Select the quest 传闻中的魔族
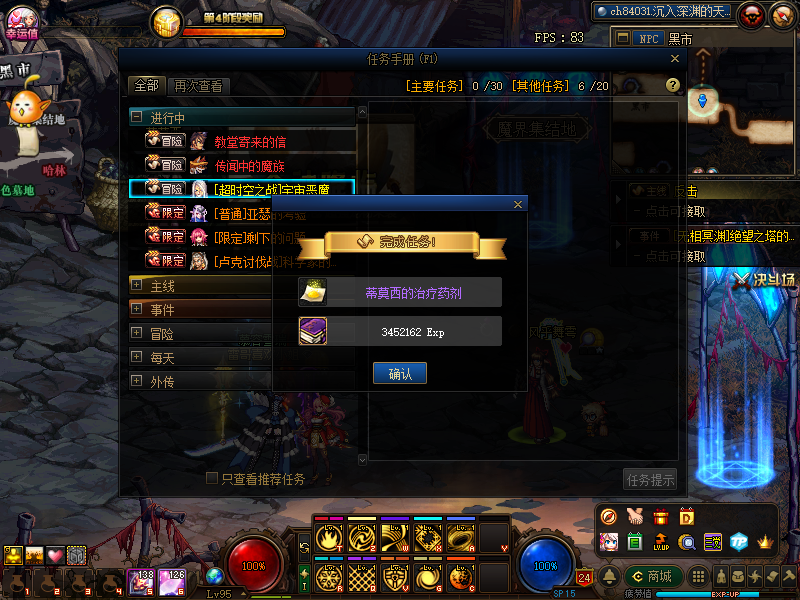The height and width of the screenshot is (600, 800). coord(249,165)
